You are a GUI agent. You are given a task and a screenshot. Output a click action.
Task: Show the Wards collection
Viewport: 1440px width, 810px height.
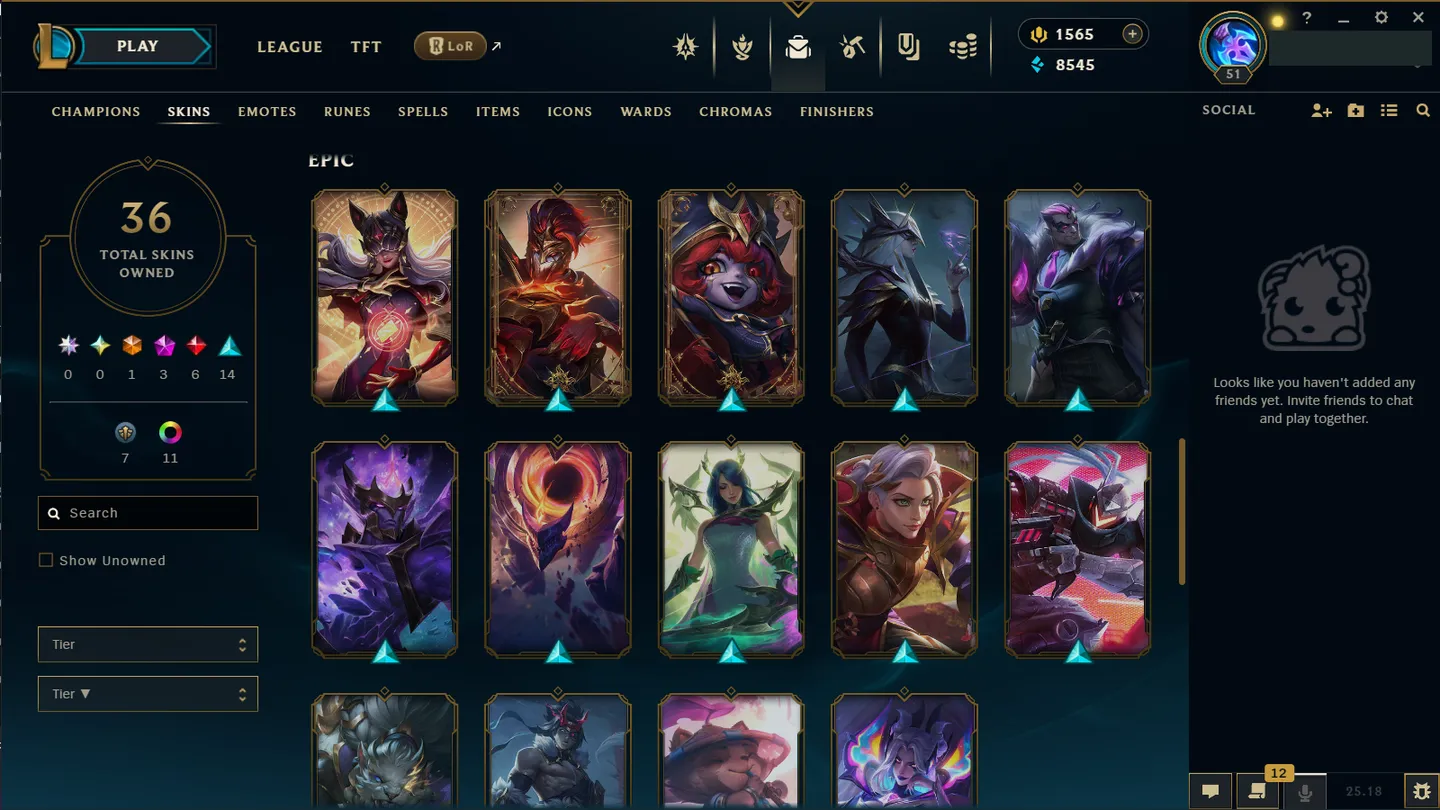pos(645,112)
